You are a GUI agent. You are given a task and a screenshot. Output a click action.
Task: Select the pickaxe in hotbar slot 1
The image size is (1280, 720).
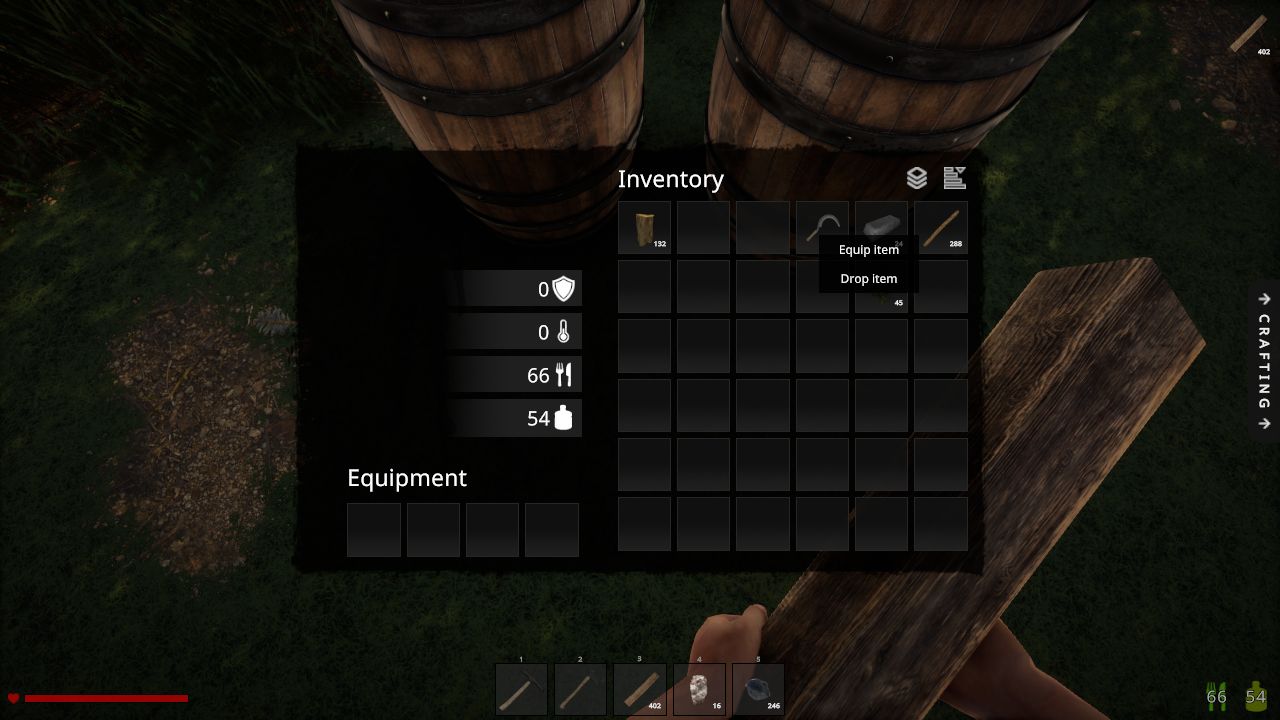pos(521,690)
